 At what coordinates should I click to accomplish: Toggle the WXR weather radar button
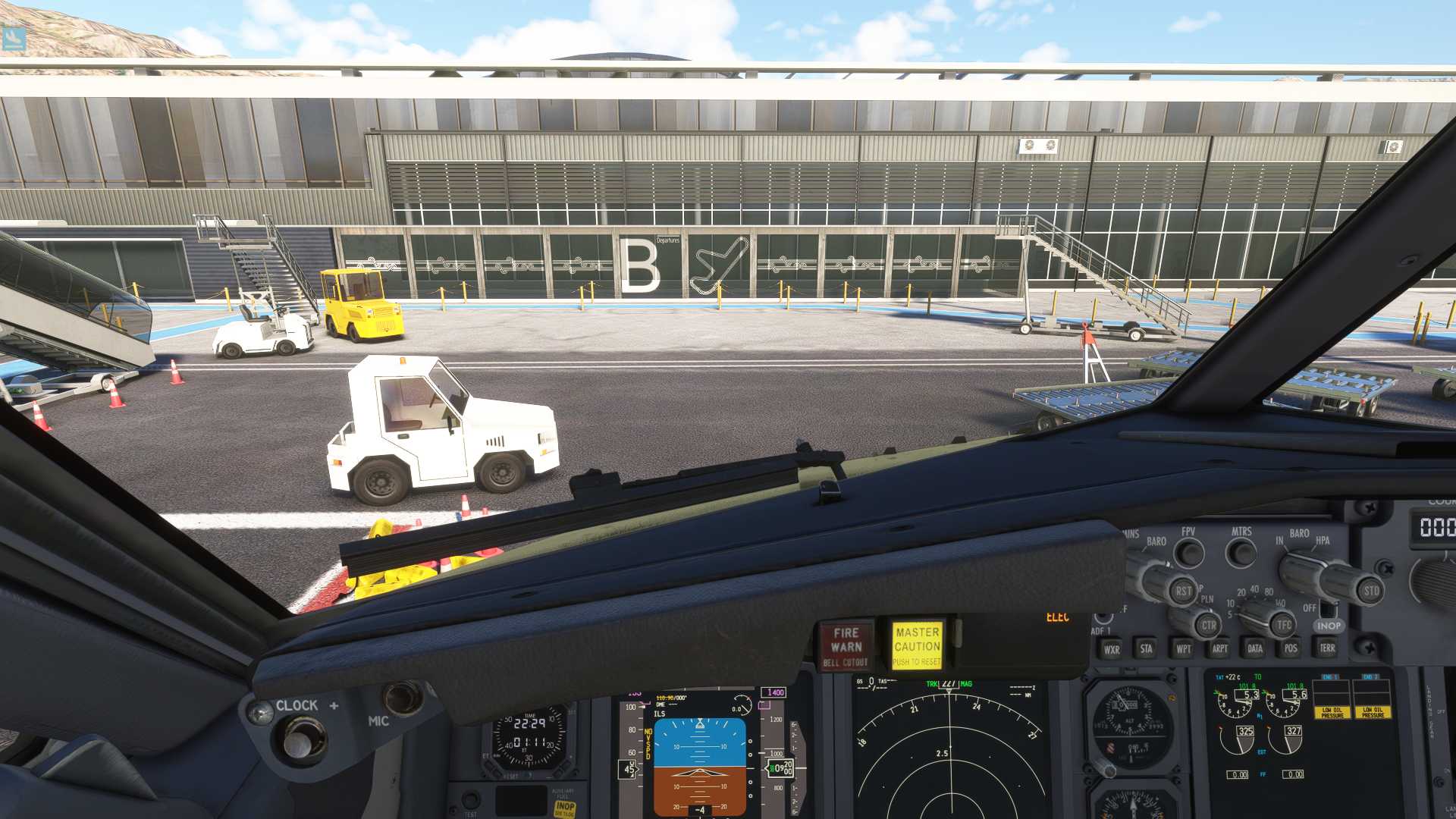1112,649
